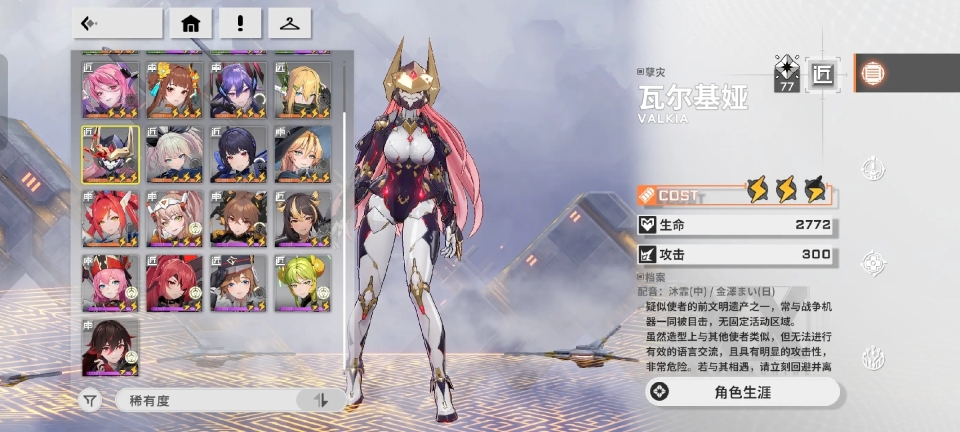Choose the red twin-tail character portrait
960x432 pixels.
(x=110, y=218)
